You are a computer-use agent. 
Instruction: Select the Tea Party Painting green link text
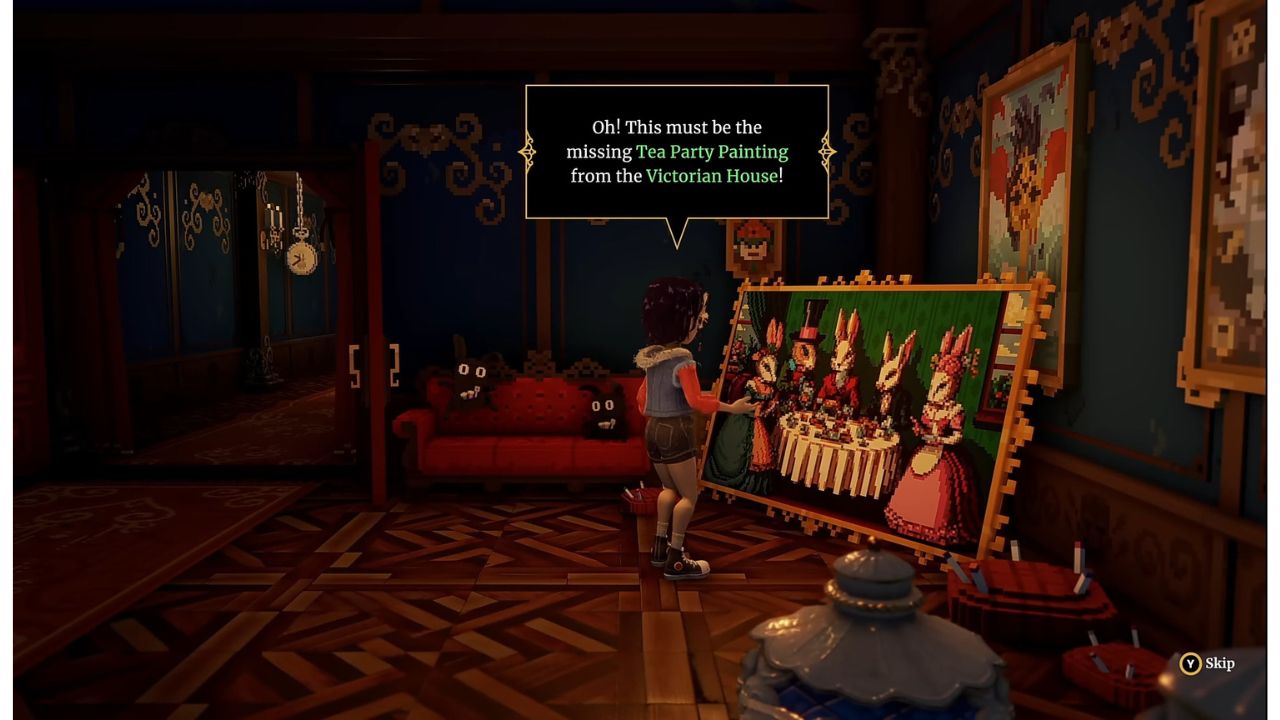(x=712, y=151)
